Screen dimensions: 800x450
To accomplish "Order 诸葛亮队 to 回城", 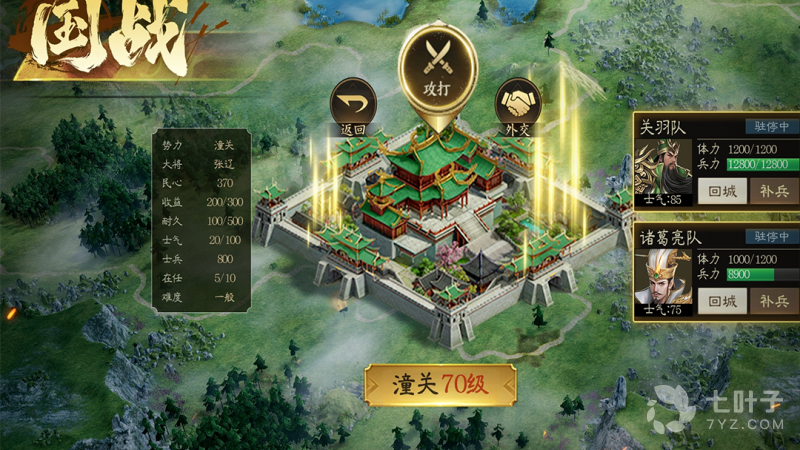I will click(721, 300).
